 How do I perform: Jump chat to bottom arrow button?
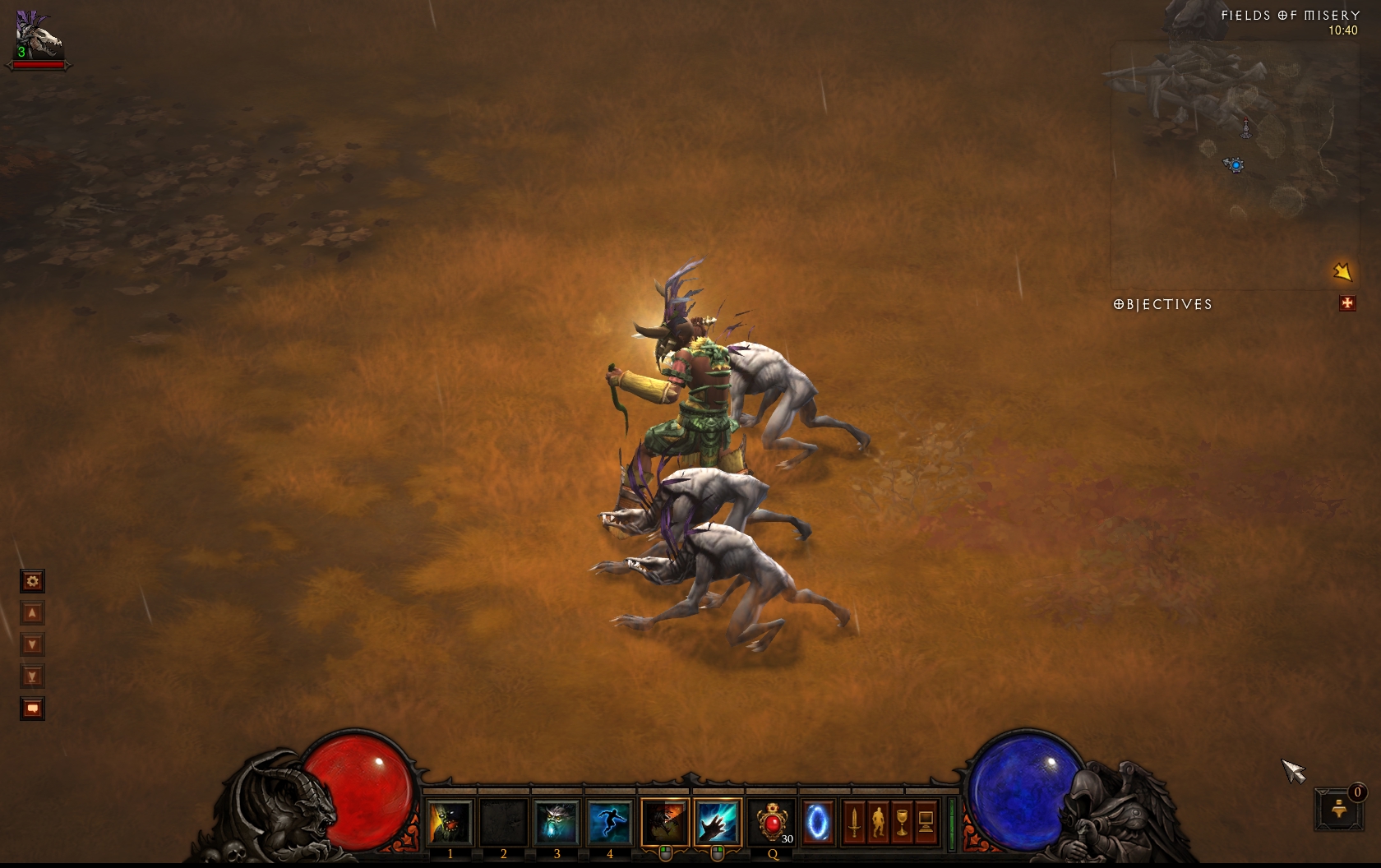pos(32,677)
